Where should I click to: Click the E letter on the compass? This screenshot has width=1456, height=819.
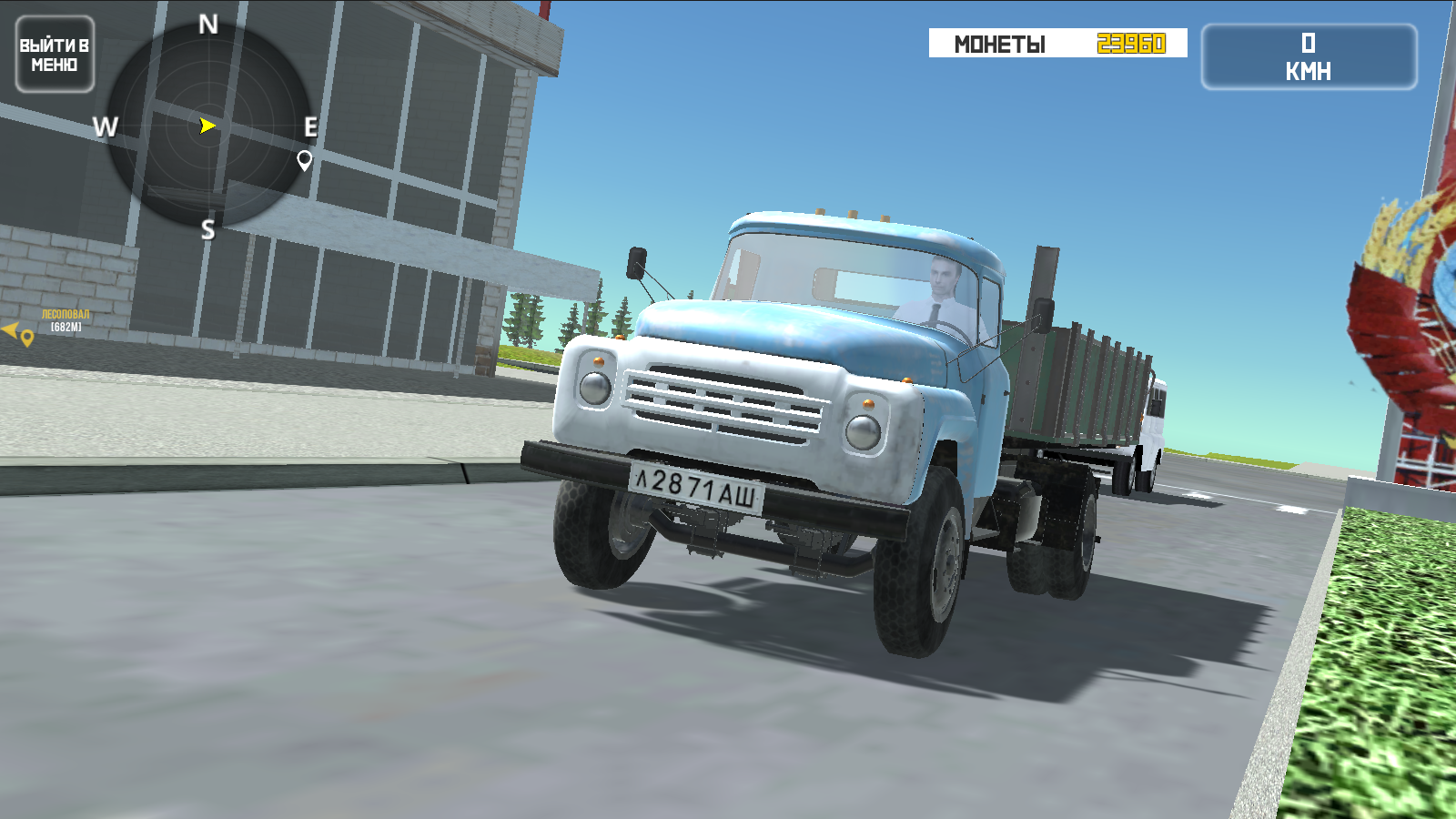point(310,125)
